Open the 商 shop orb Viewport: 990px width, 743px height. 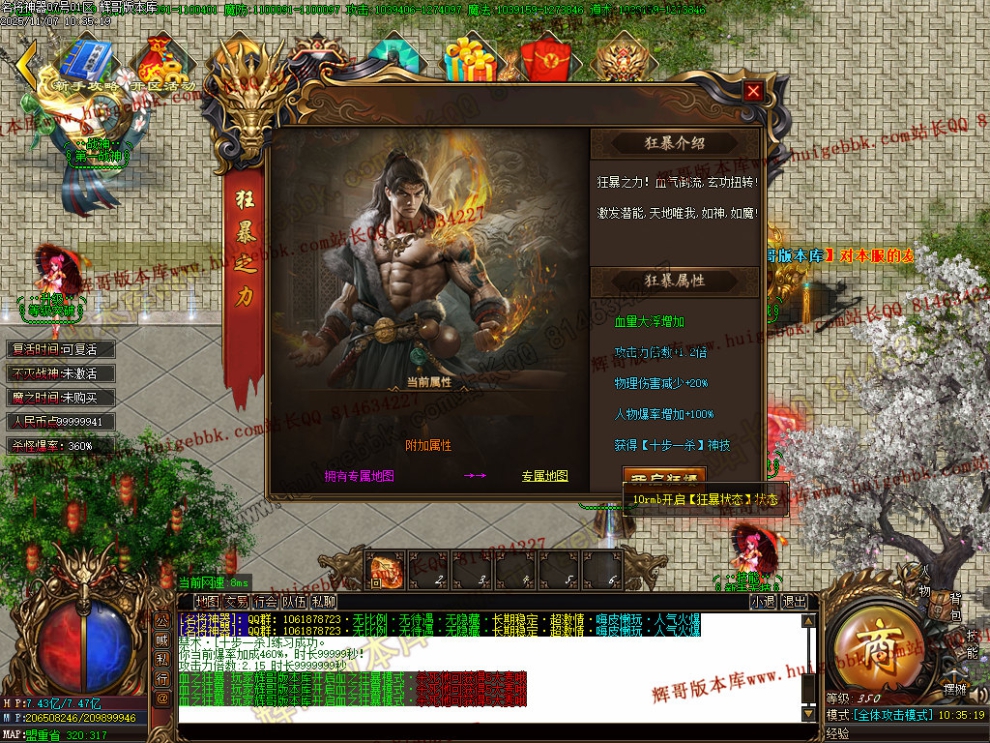click(872, 639)
